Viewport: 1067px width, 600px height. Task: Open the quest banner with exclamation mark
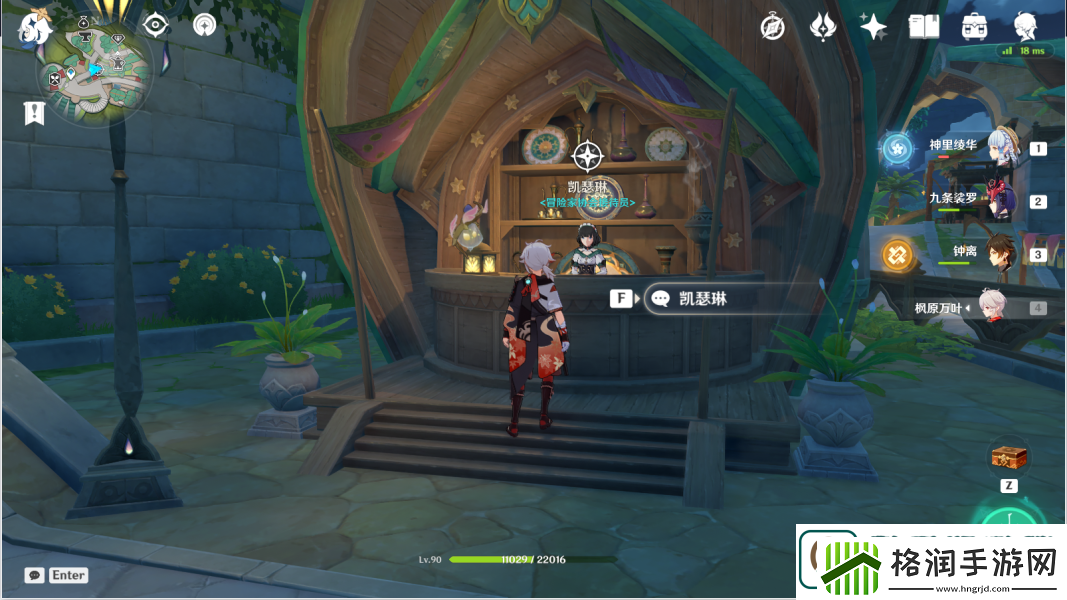pos(35,112)
